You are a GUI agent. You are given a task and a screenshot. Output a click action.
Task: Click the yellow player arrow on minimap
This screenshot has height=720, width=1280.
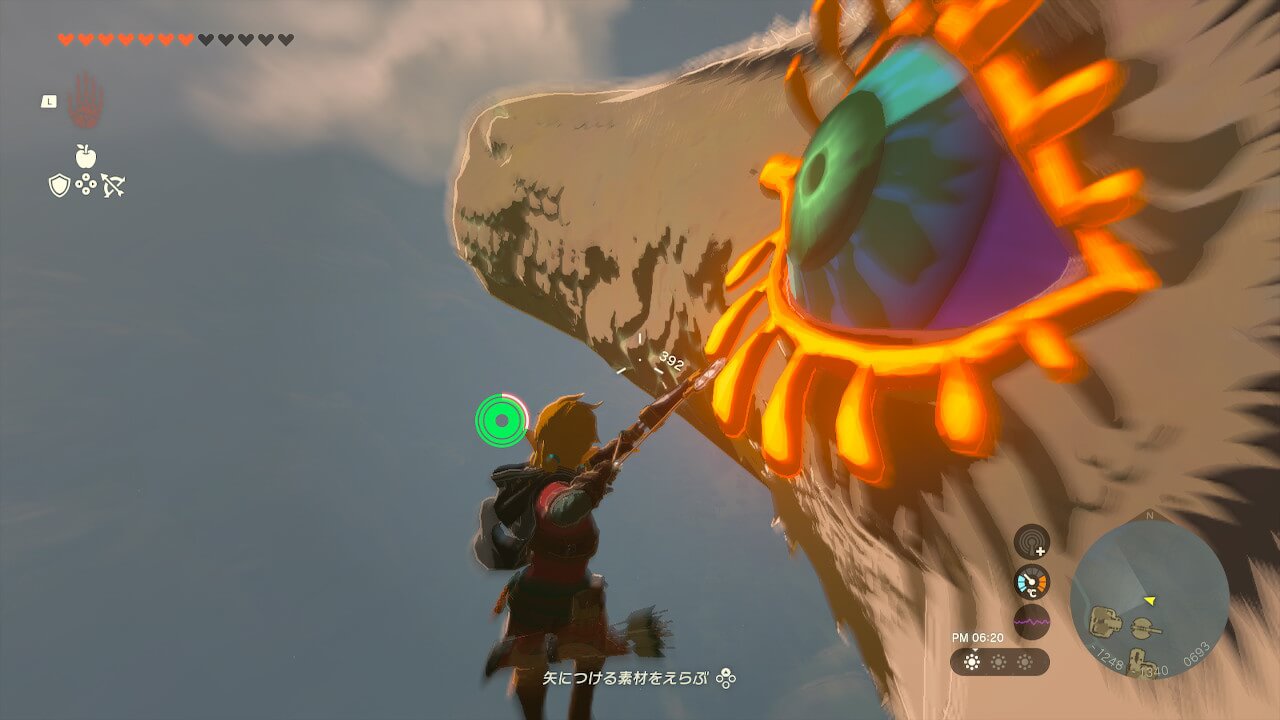[x=1151, y=600]
